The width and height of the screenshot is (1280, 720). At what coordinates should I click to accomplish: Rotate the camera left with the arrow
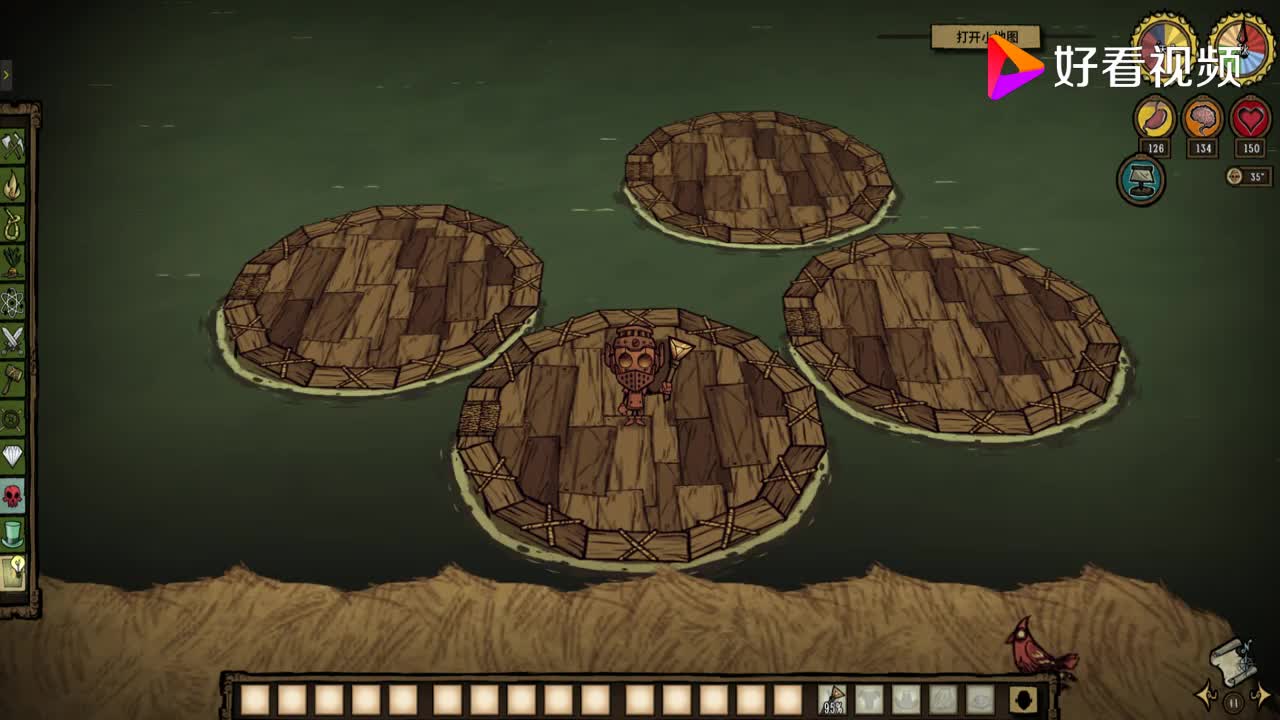click(x=1206, y=696)
